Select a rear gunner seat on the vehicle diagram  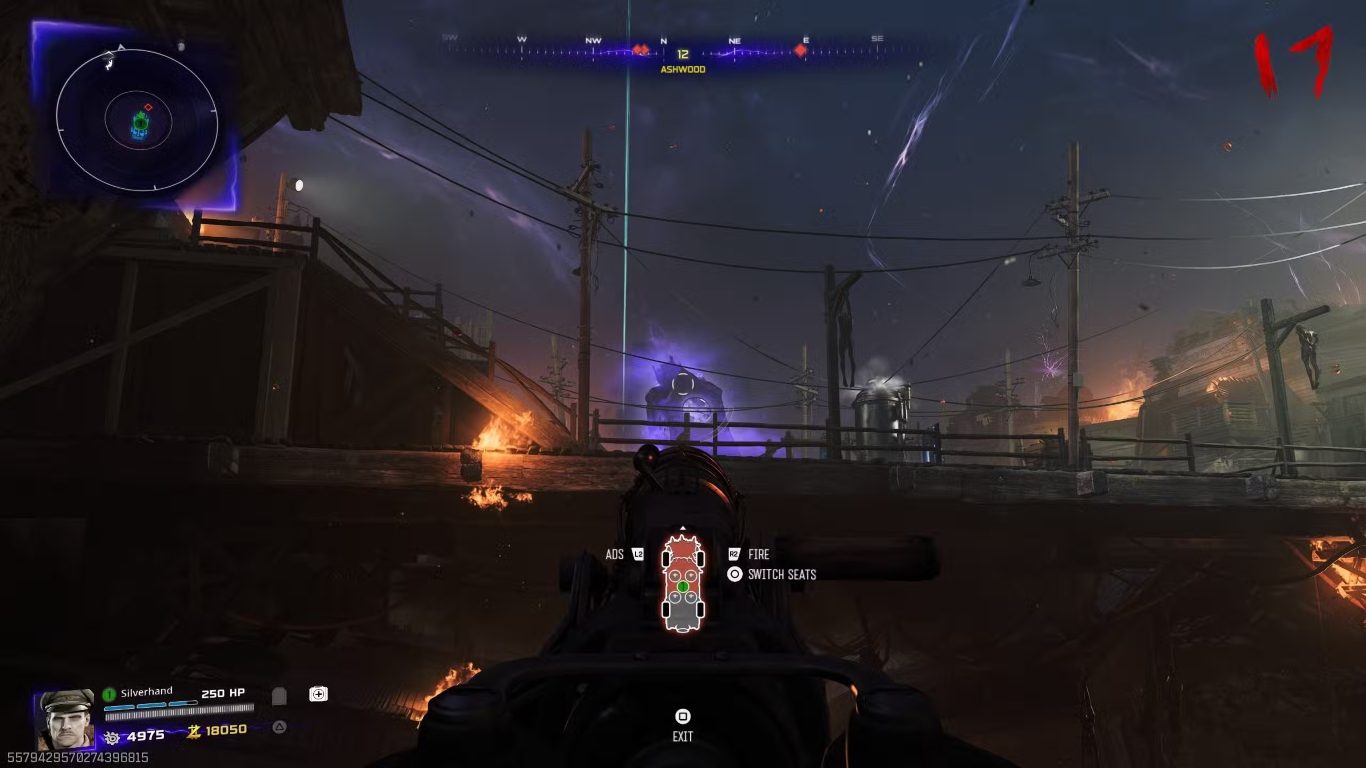click(x=676, y=596)
